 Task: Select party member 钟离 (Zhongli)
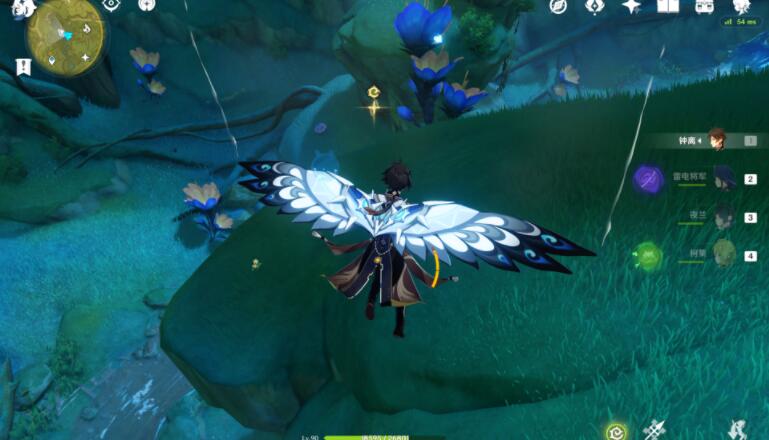coord(716,140)
